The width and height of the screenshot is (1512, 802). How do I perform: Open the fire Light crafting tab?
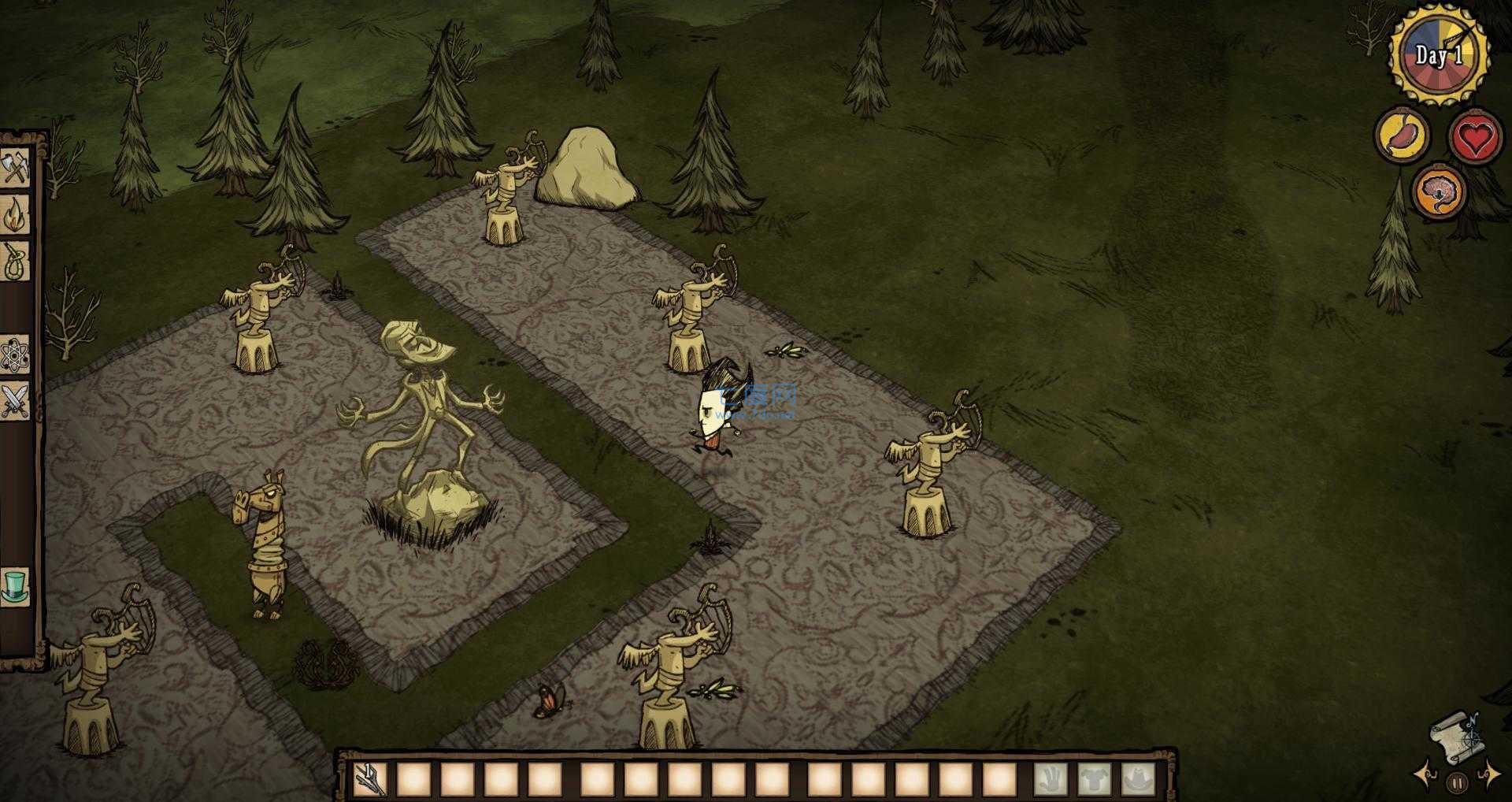coord(16,213)
